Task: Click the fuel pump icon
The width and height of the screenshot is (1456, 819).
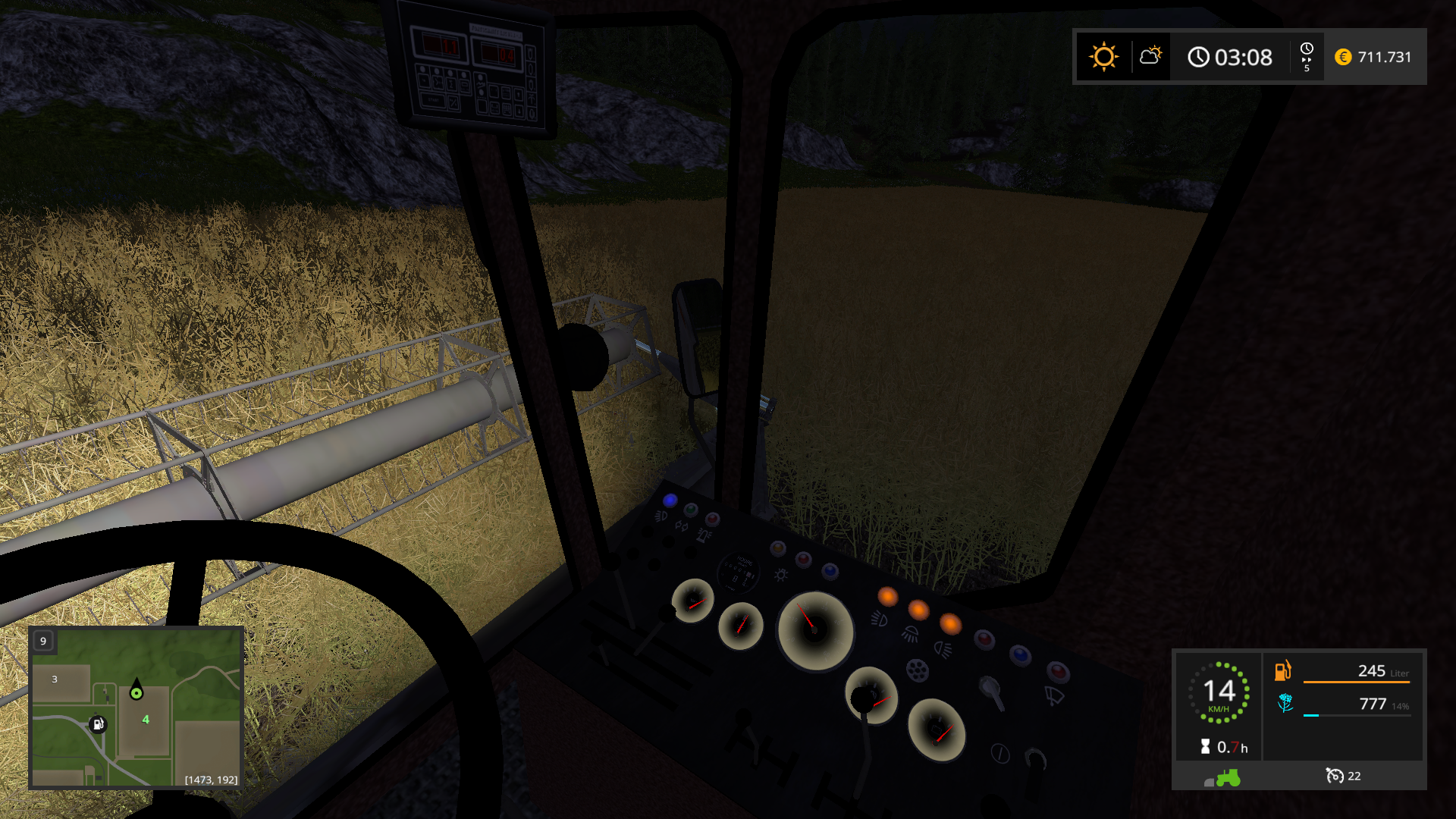Action: tap(1282, 670)
